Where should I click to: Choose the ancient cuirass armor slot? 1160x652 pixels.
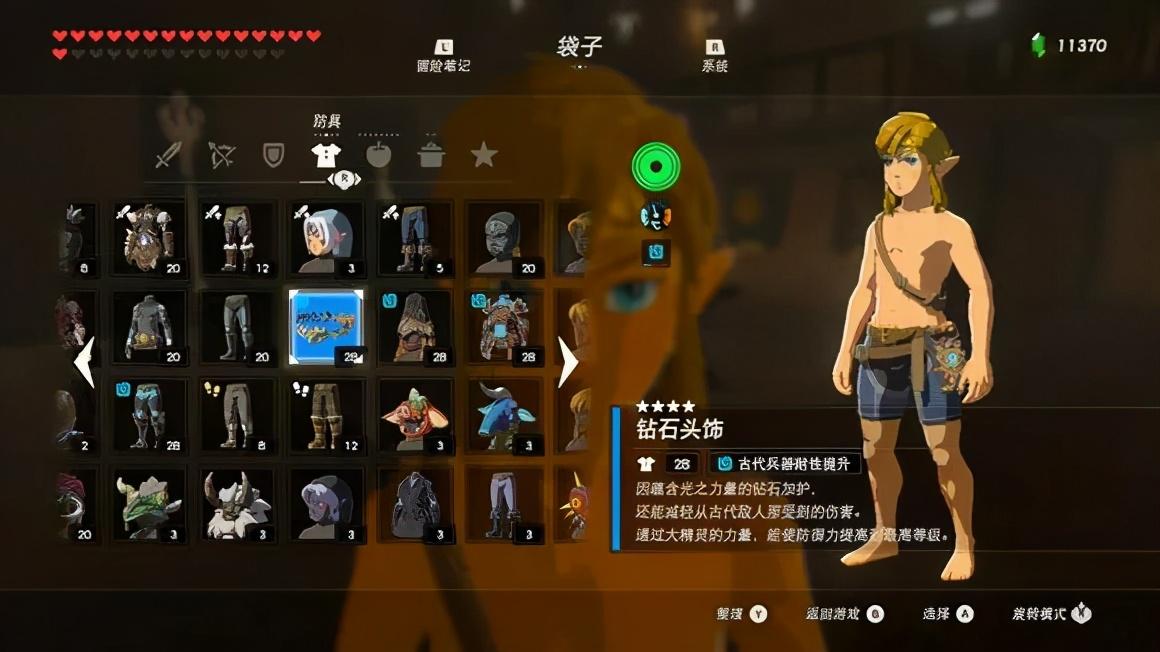click(503, 327)
